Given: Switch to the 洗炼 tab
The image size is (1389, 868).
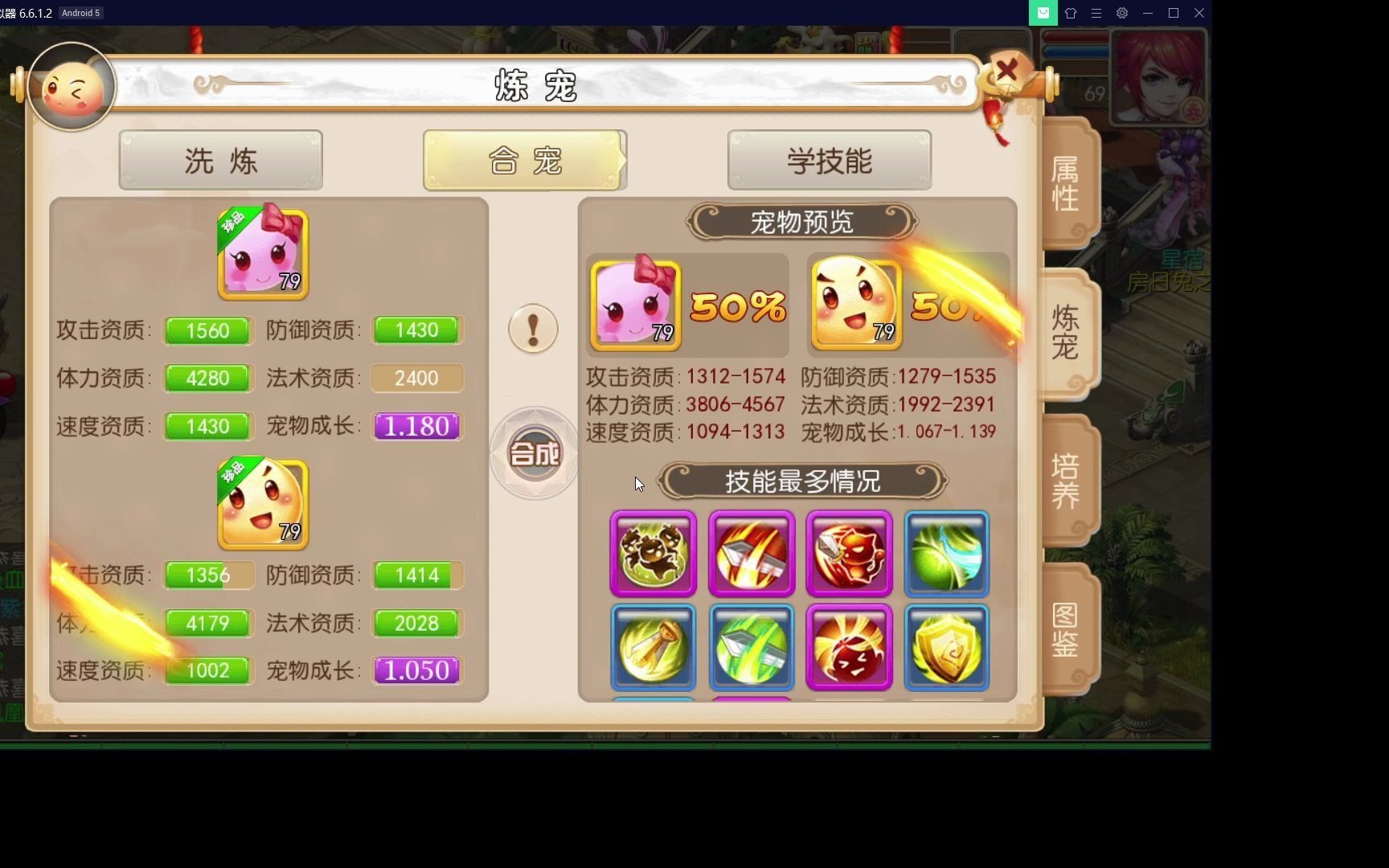Looking at the screenshot, I should 220,160.
